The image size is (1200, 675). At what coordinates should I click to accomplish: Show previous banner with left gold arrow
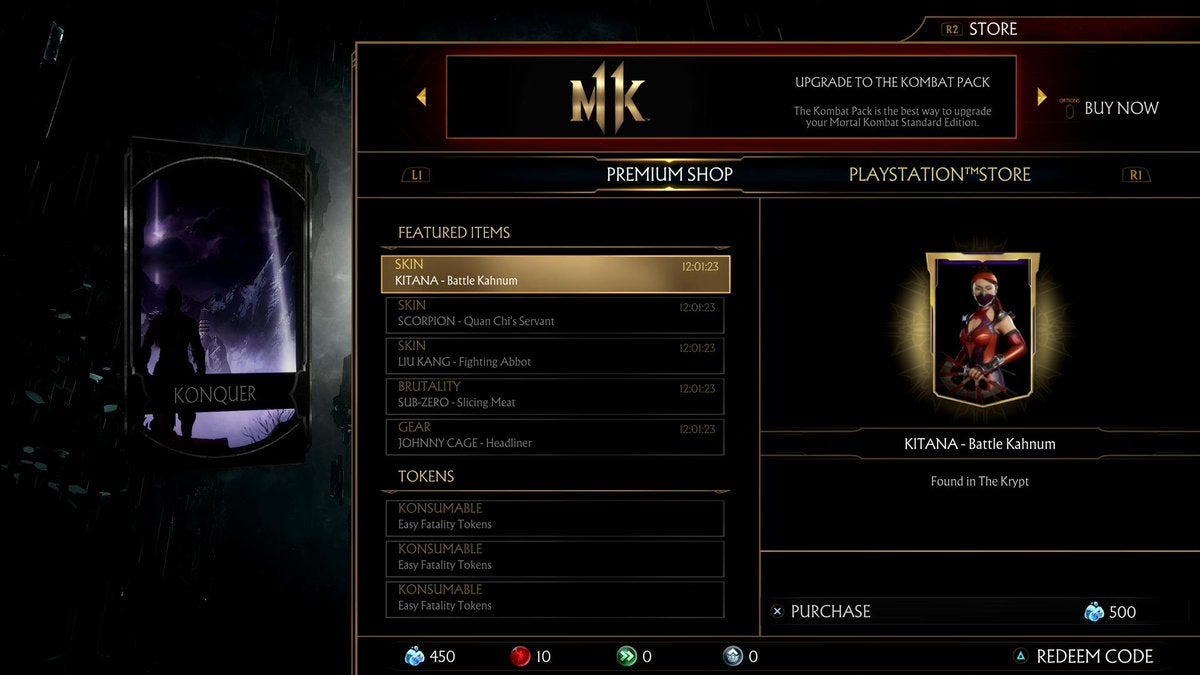point(421,97)
